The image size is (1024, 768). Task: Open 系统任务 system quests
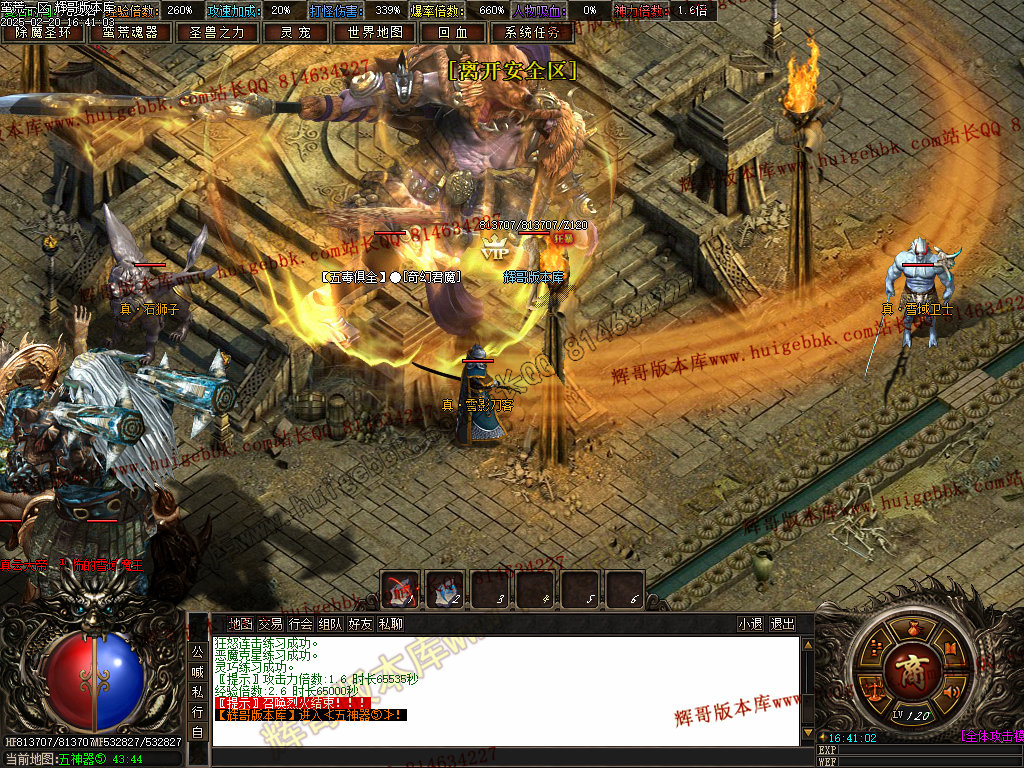click(533, 32)
